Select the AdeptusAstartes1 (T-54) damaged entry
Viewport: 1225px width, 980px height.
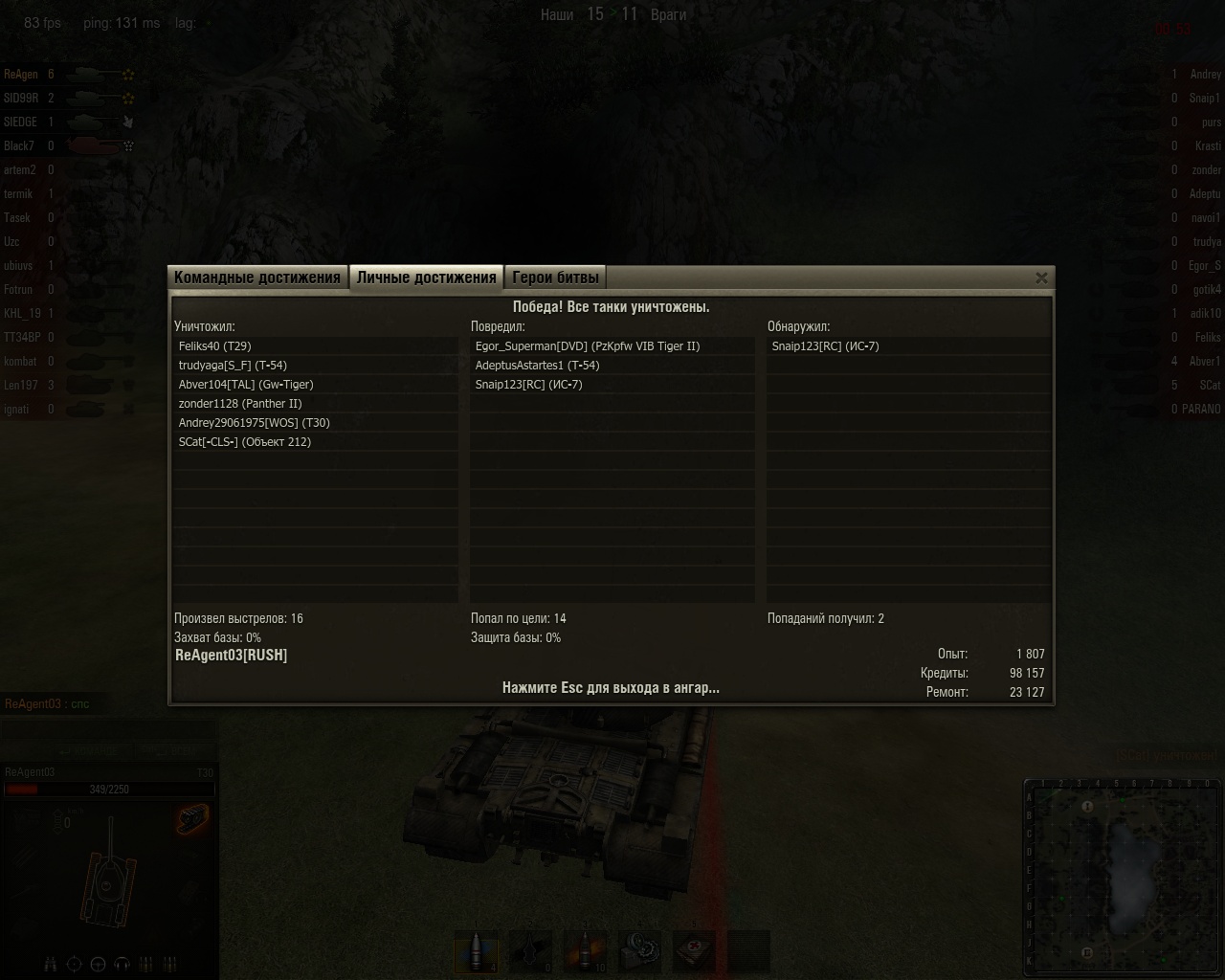coord(538,366)
